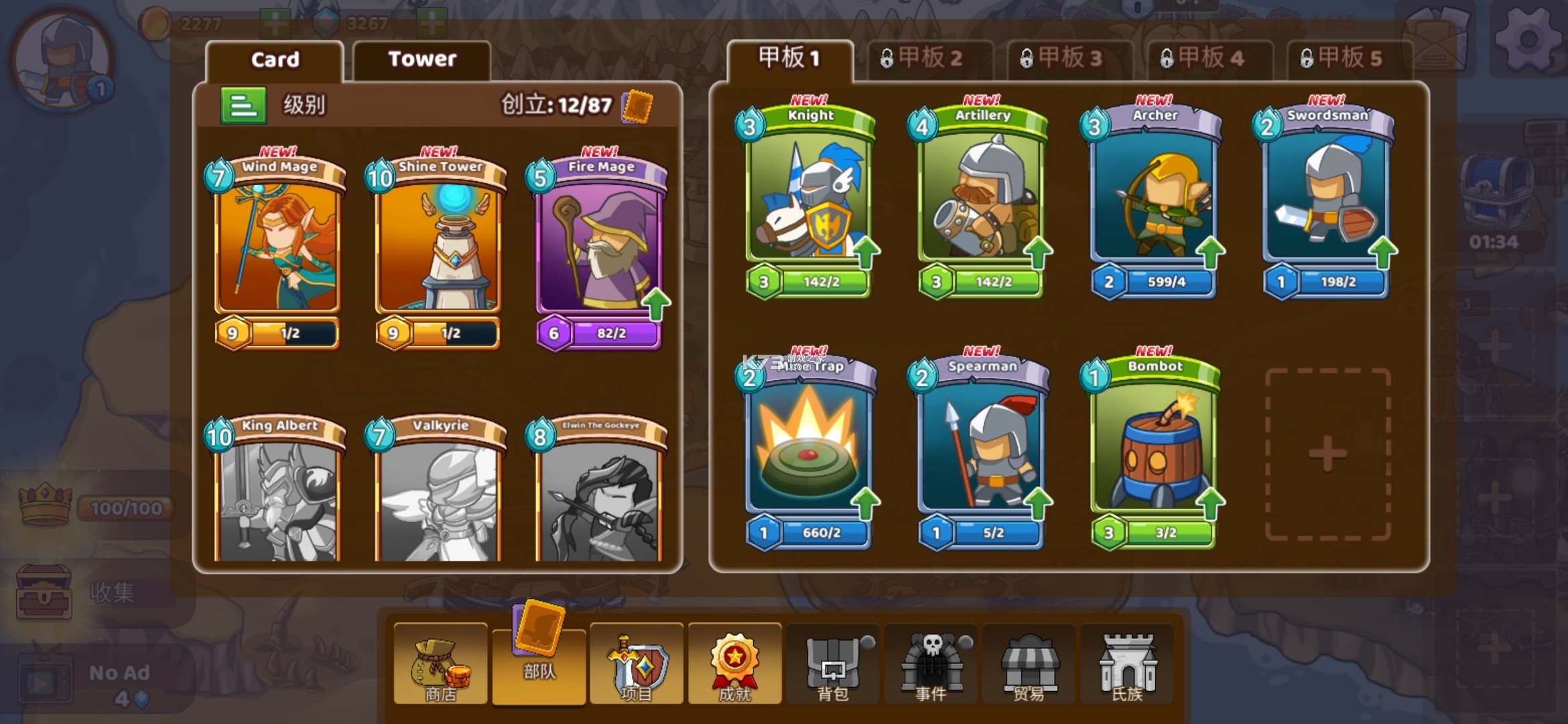Add a card to the empty deck slot
The width and height of the screenshot is (1568, 724).
click(x=1327, y=454)
